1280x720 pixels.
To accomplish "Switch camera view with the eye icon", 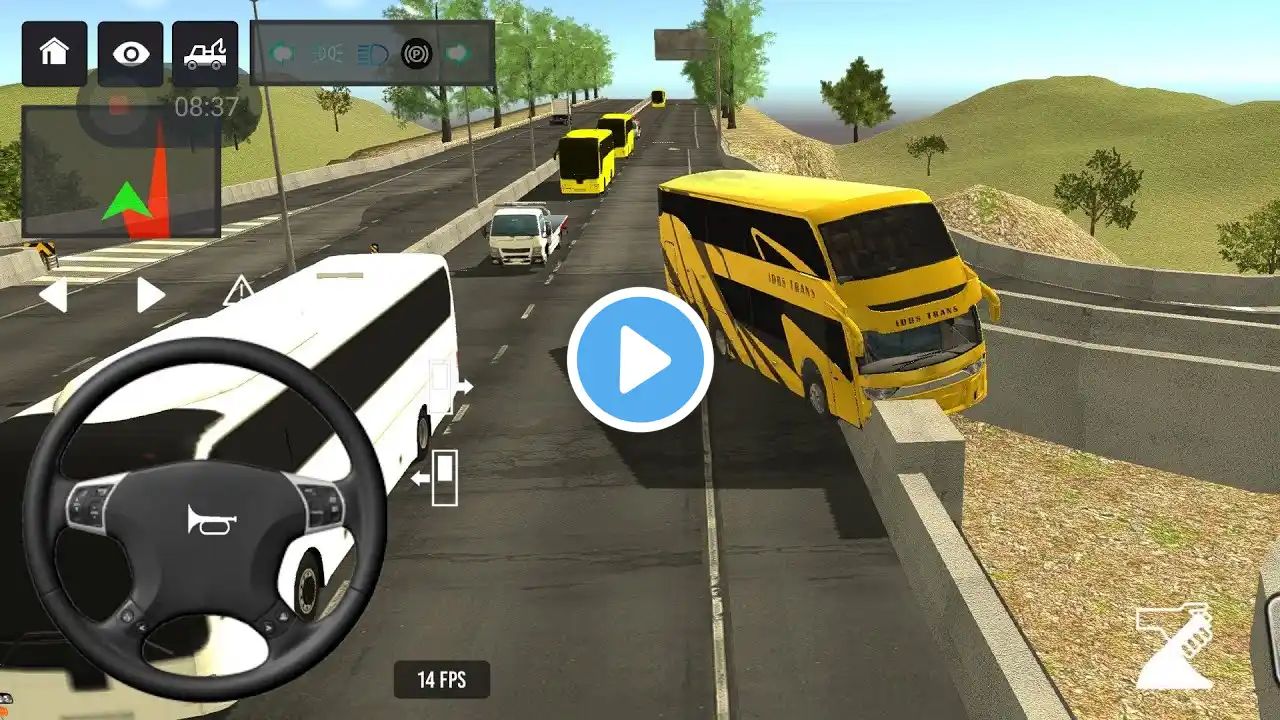I will tap(130, 53).
